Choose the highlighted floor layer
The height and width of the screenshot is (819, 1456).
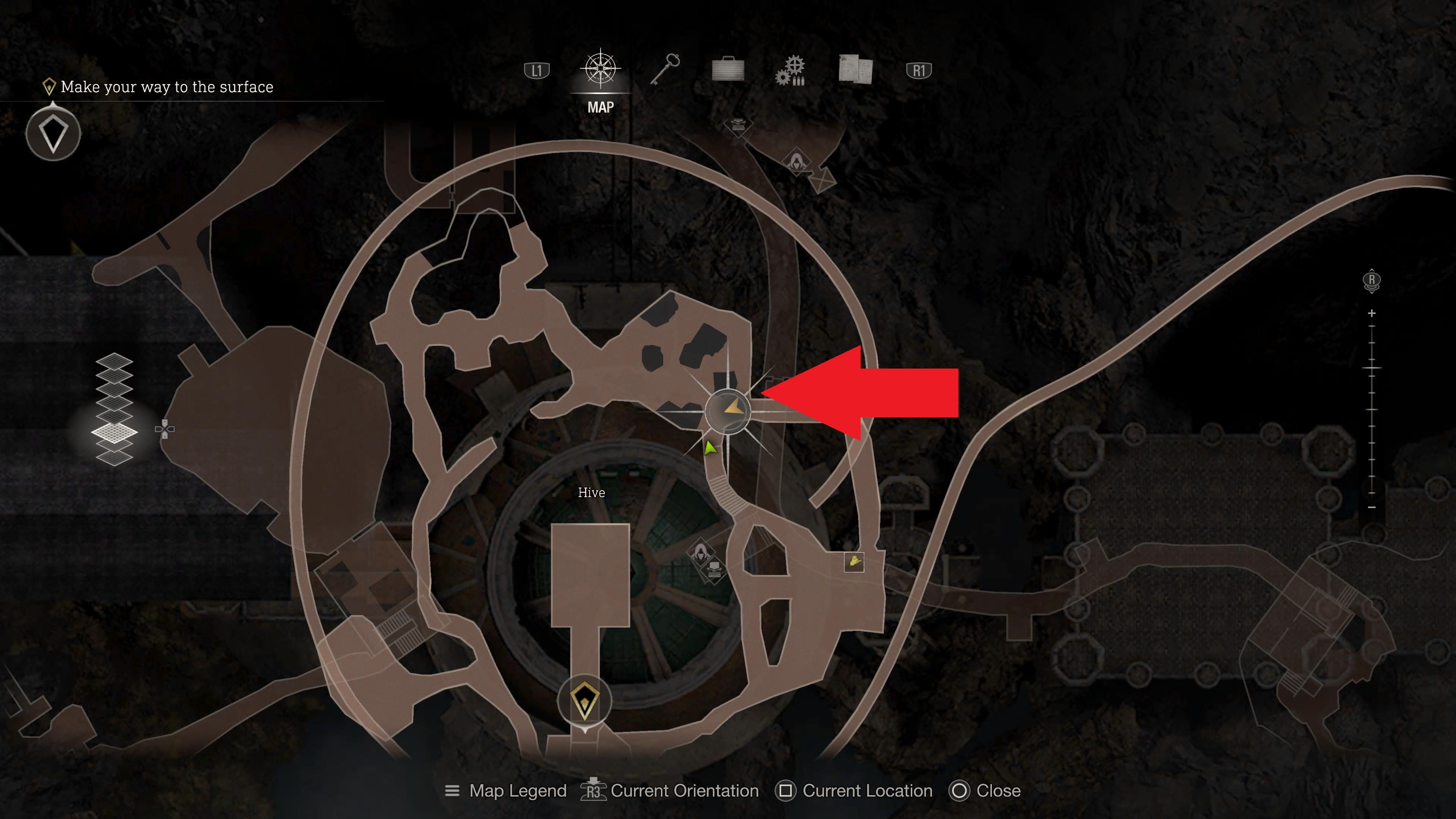114,432
